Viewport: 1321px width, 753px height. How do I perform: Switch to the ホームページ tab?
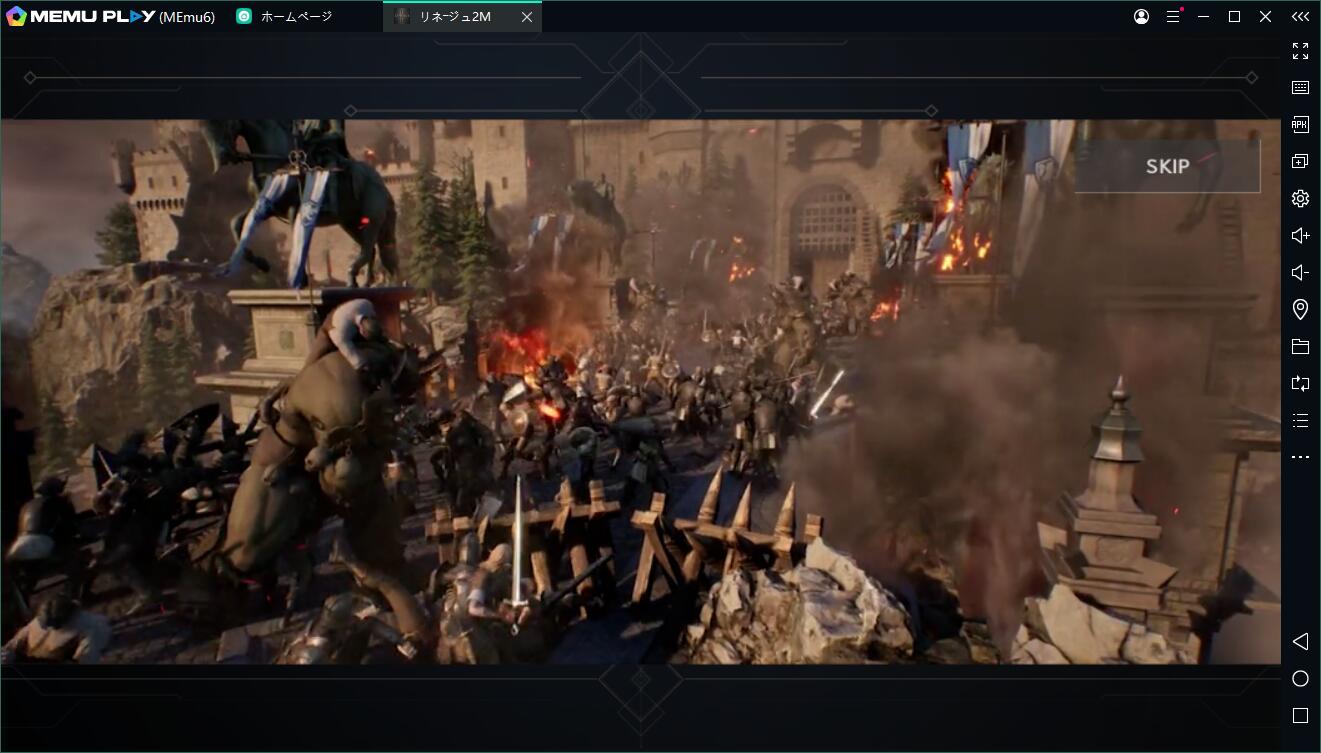295,17
